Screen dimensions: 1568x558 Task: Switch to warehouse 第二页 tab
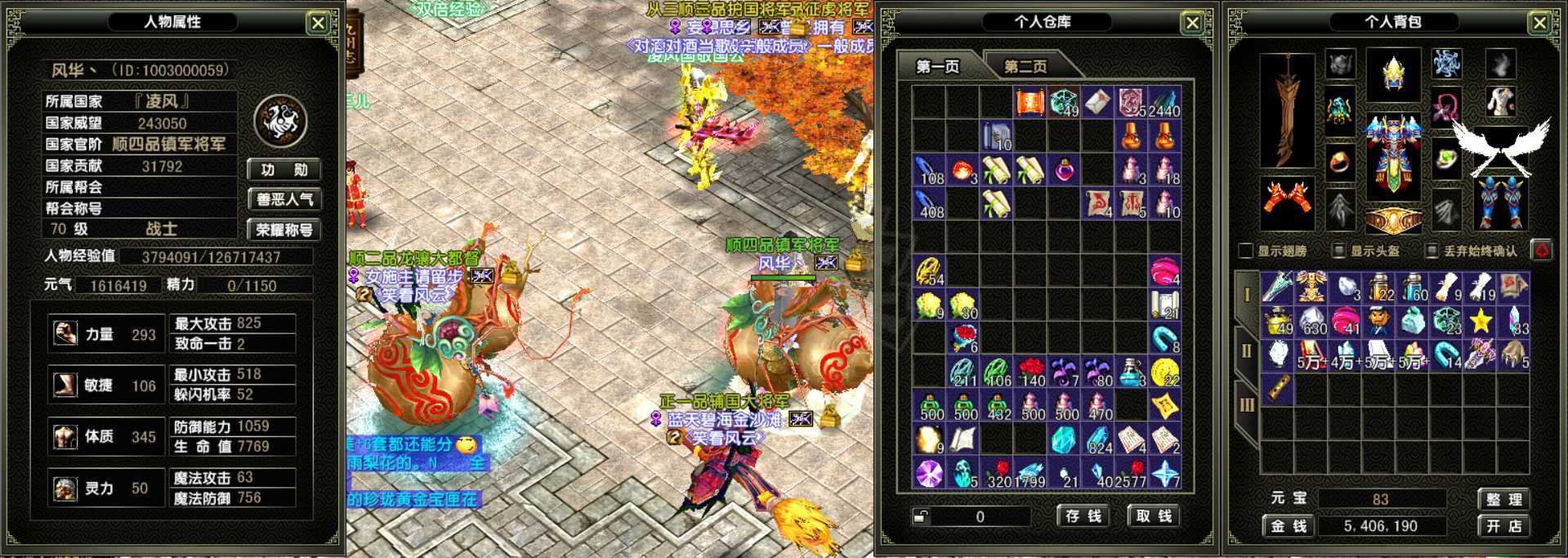click(x=1025, y=66)
